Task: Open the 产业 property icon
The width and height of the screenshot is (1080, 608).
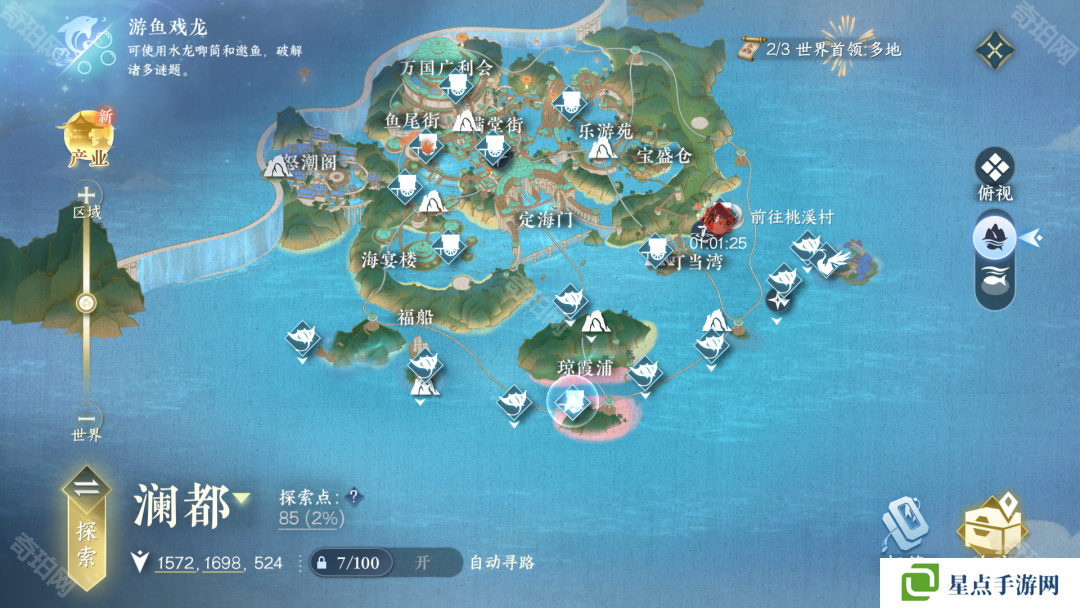Action: coord(88,140)
